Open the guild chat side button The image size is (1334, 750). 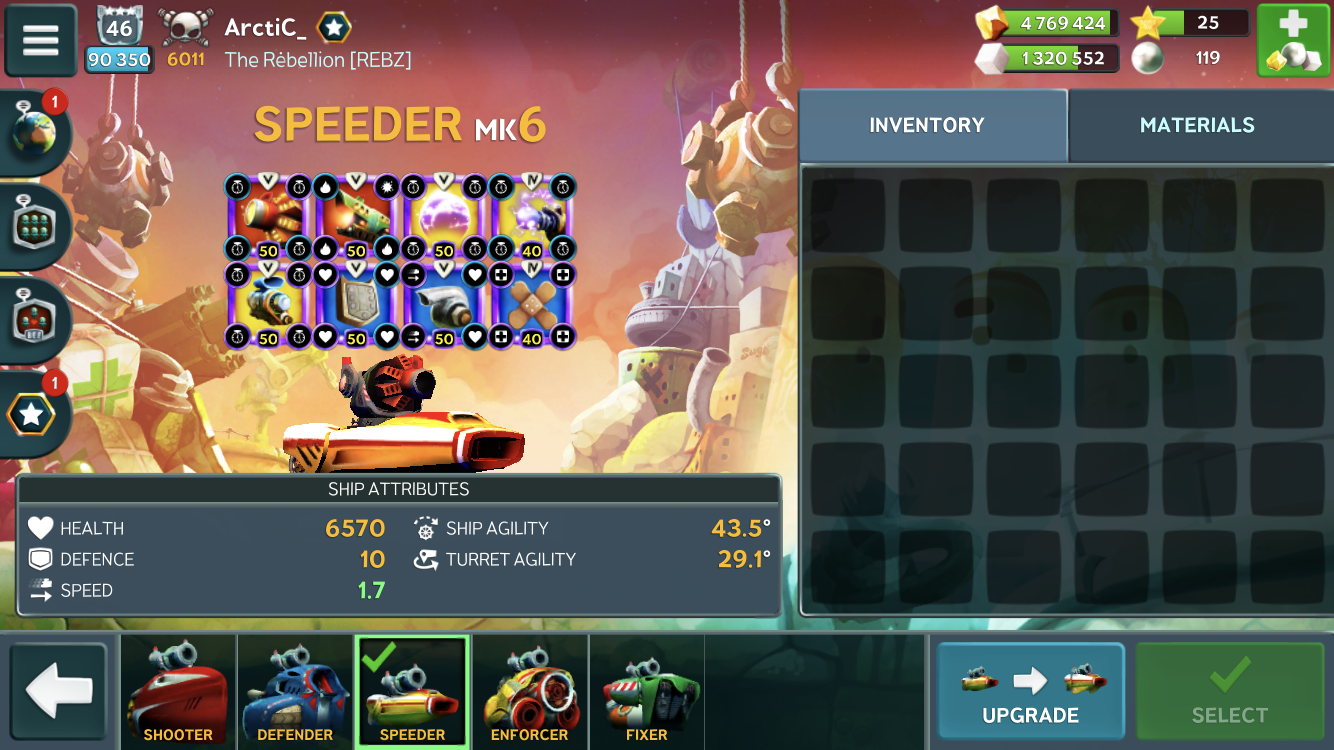click(34, 226)
